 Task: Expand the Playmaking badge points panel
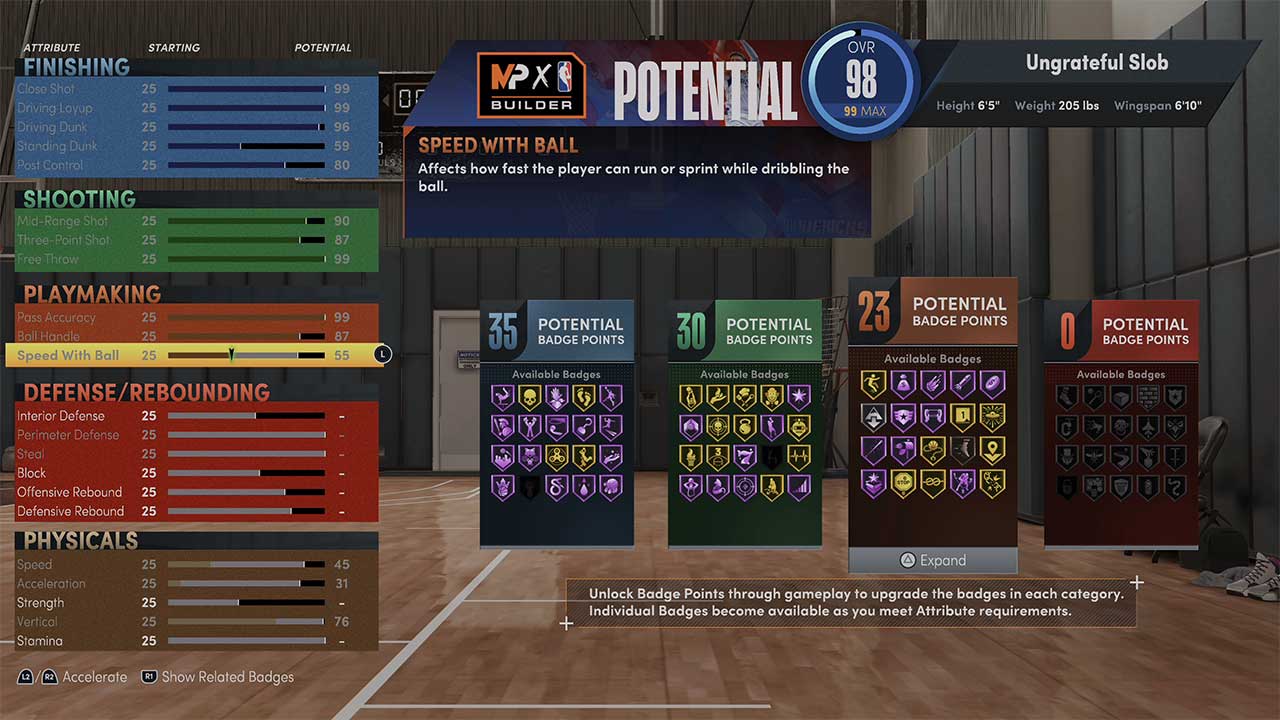(932, 561)
